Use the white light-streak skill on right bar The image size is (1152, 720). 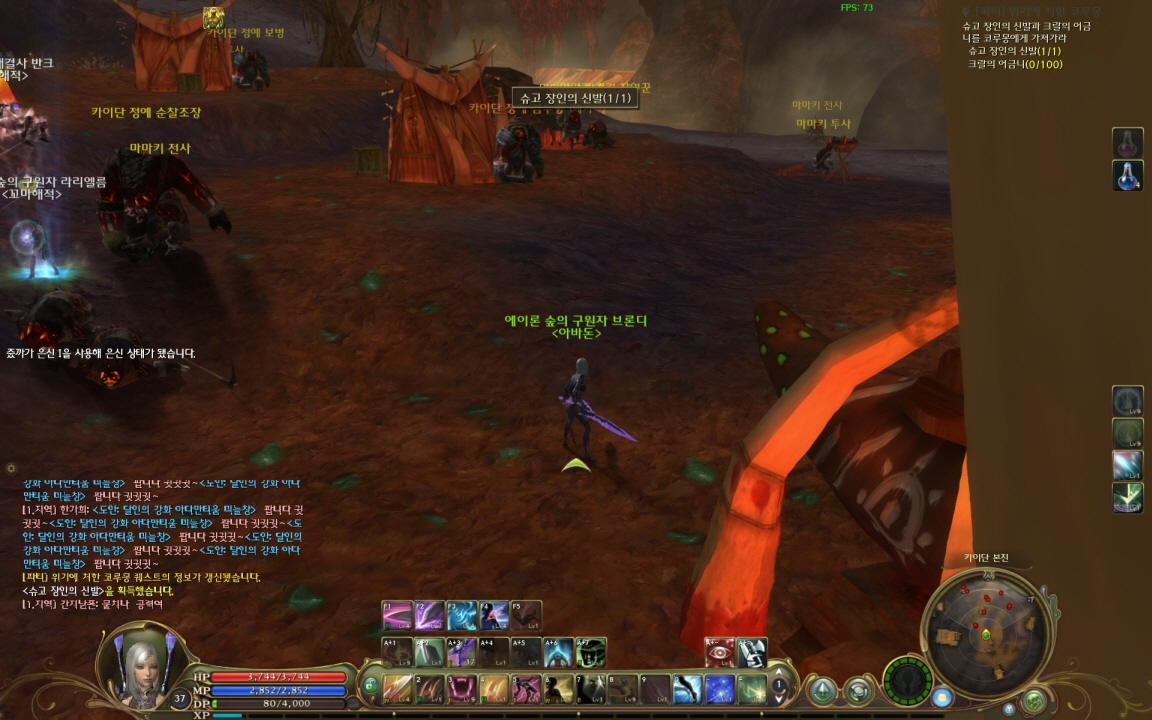(1128, 465)
